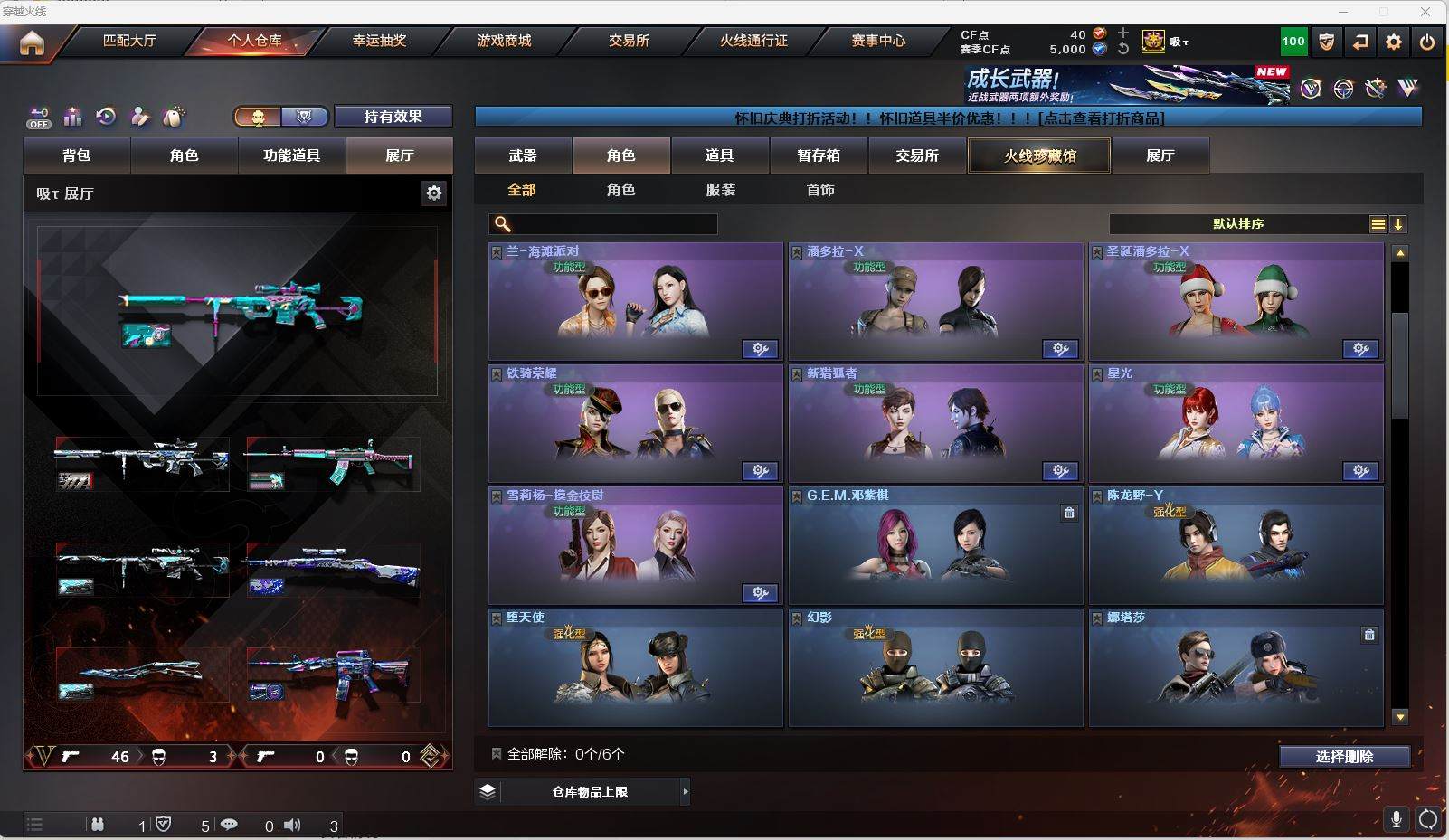Open settings via the gear icon
The image size is (1449, 840).
(x=1394, y=42)
